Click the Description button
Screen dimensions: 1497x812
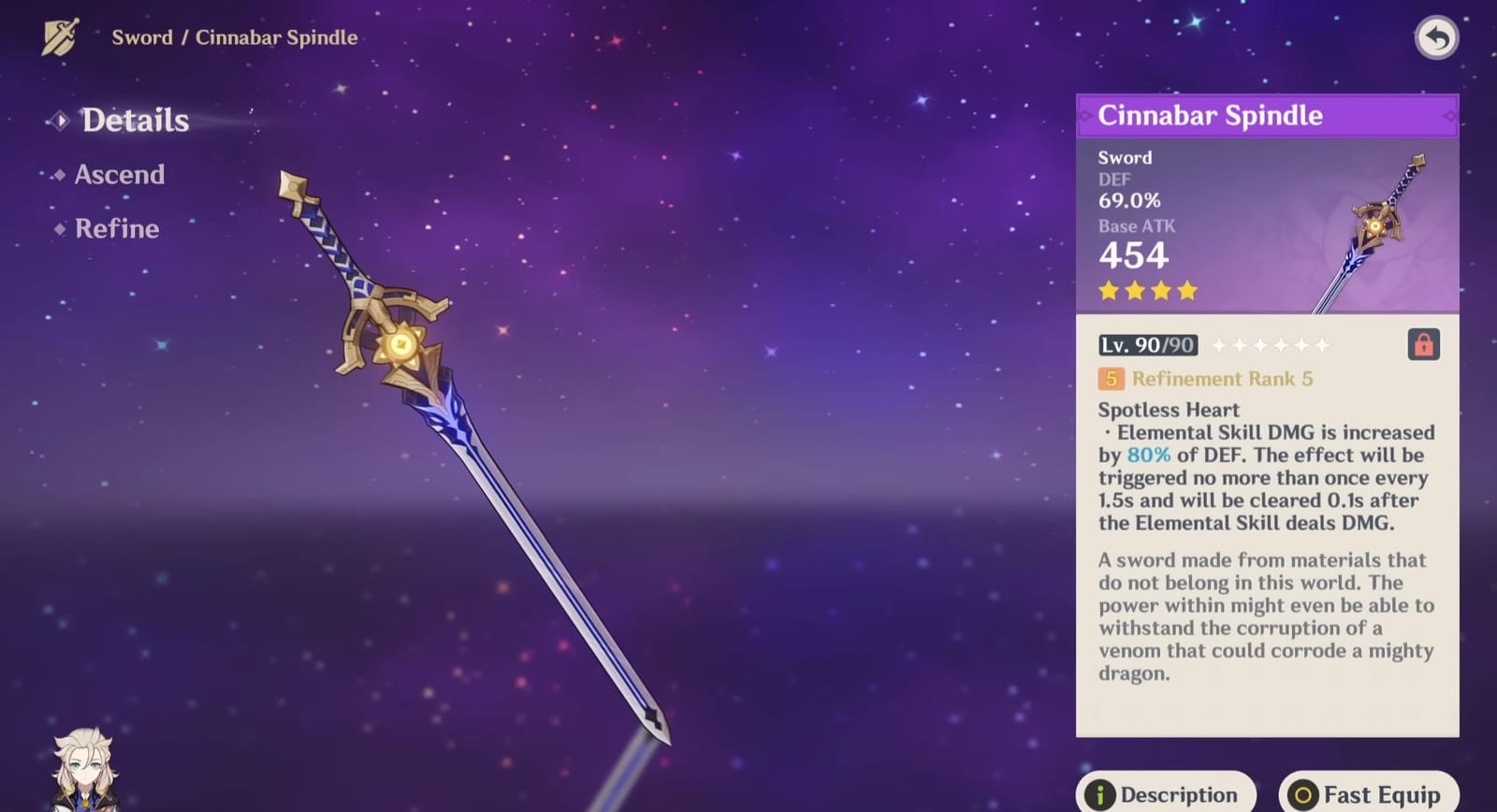1166,791
